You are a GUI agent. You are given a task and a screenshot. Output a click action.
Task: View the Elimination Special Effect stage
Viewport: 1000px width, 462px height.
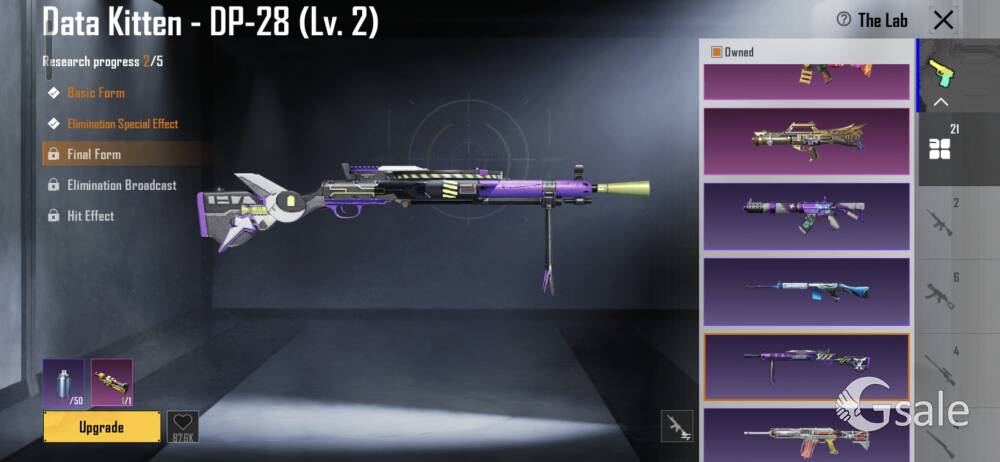[122, 124]
